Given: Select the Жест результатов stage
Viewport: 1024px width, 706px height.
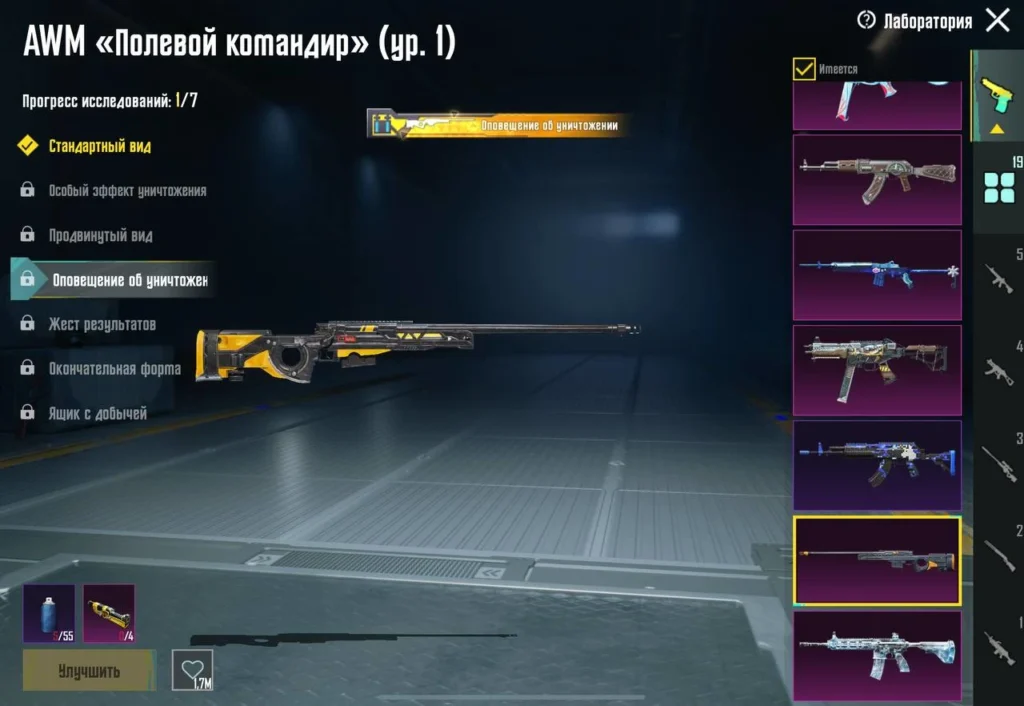Looking at the screenshot, I should click(x=102, y=324).
